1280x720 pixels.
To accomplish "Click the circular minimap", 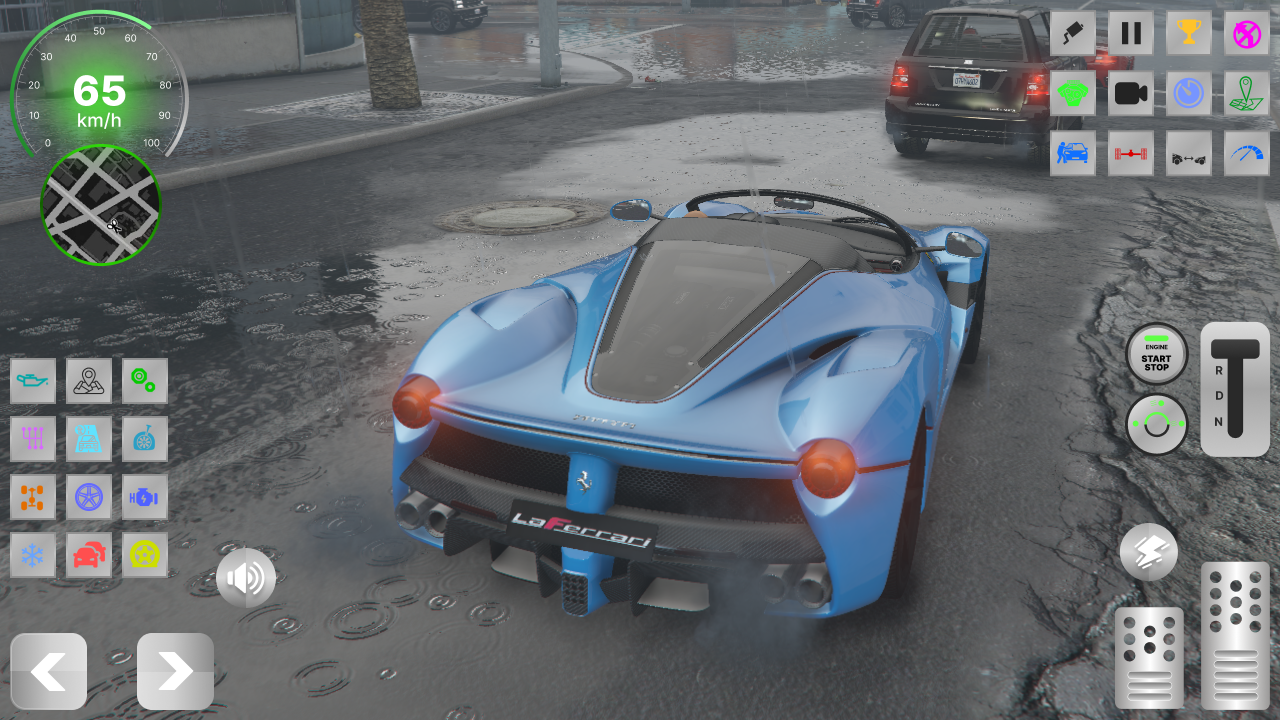I will (x=99, y=205).
